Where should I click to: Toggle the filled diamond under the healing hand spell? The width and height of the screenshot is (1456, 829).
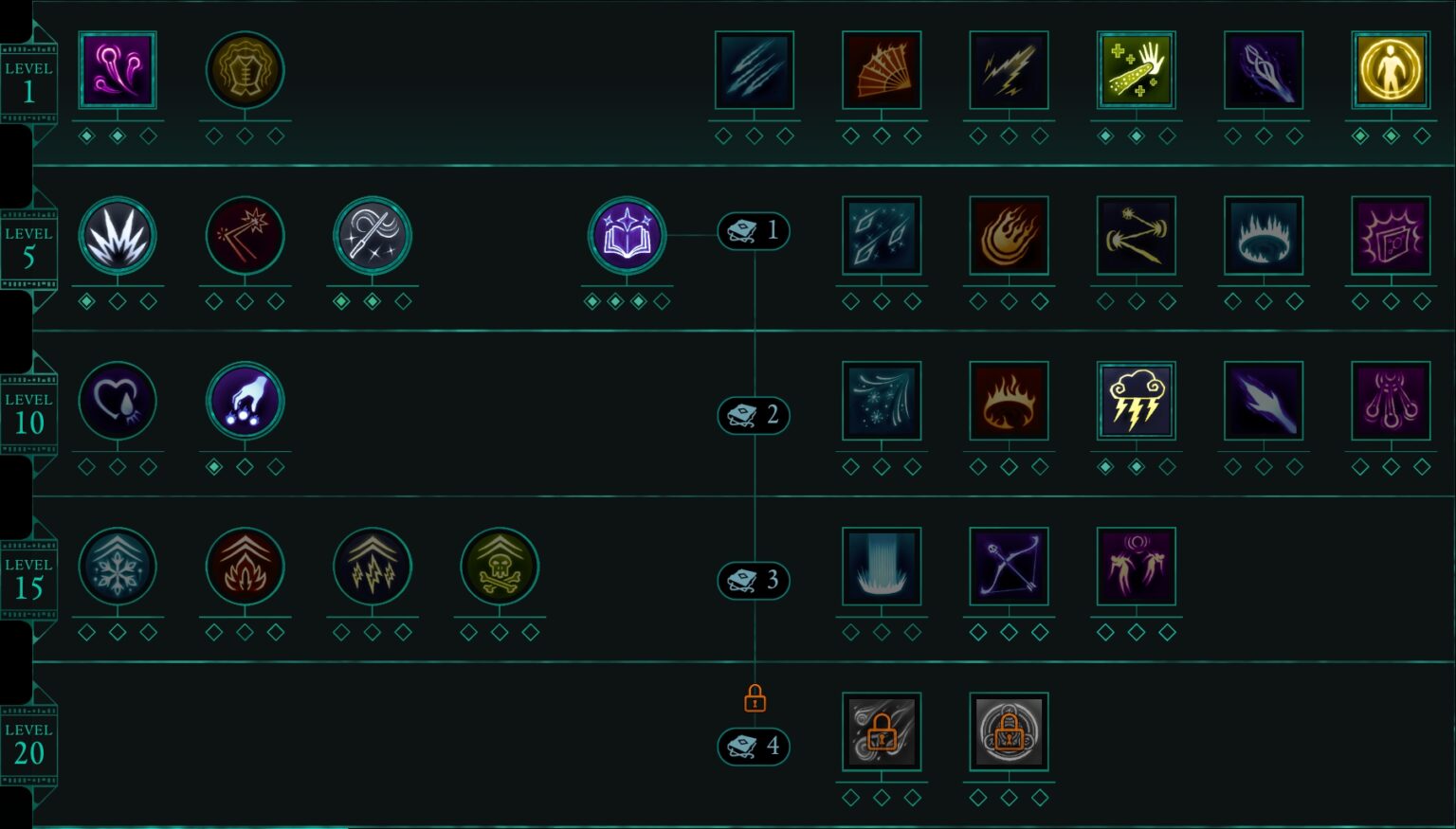(x=1104, y=135)
